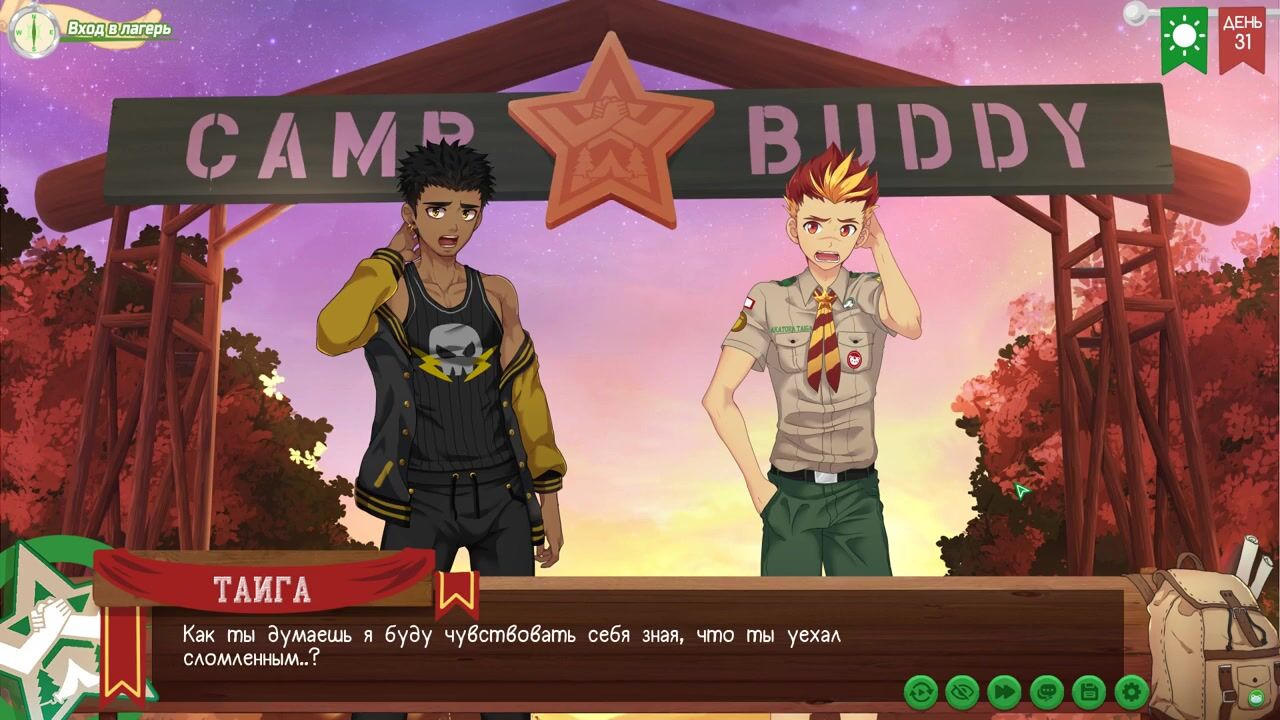
Task: Toggle auto-play dialogue mode
Action: pos(920,691)
